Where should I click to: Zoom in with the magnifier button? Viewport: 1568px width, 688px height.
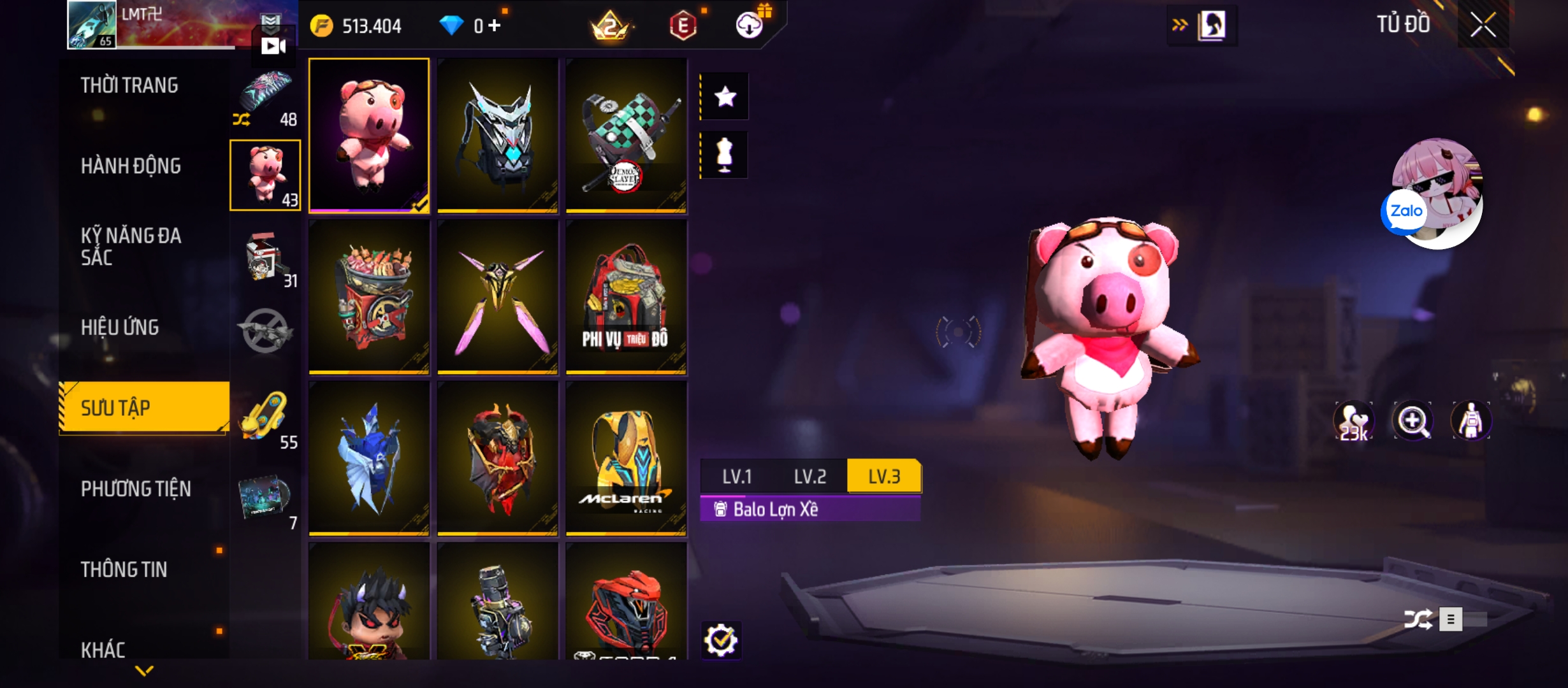(1412, 420)
